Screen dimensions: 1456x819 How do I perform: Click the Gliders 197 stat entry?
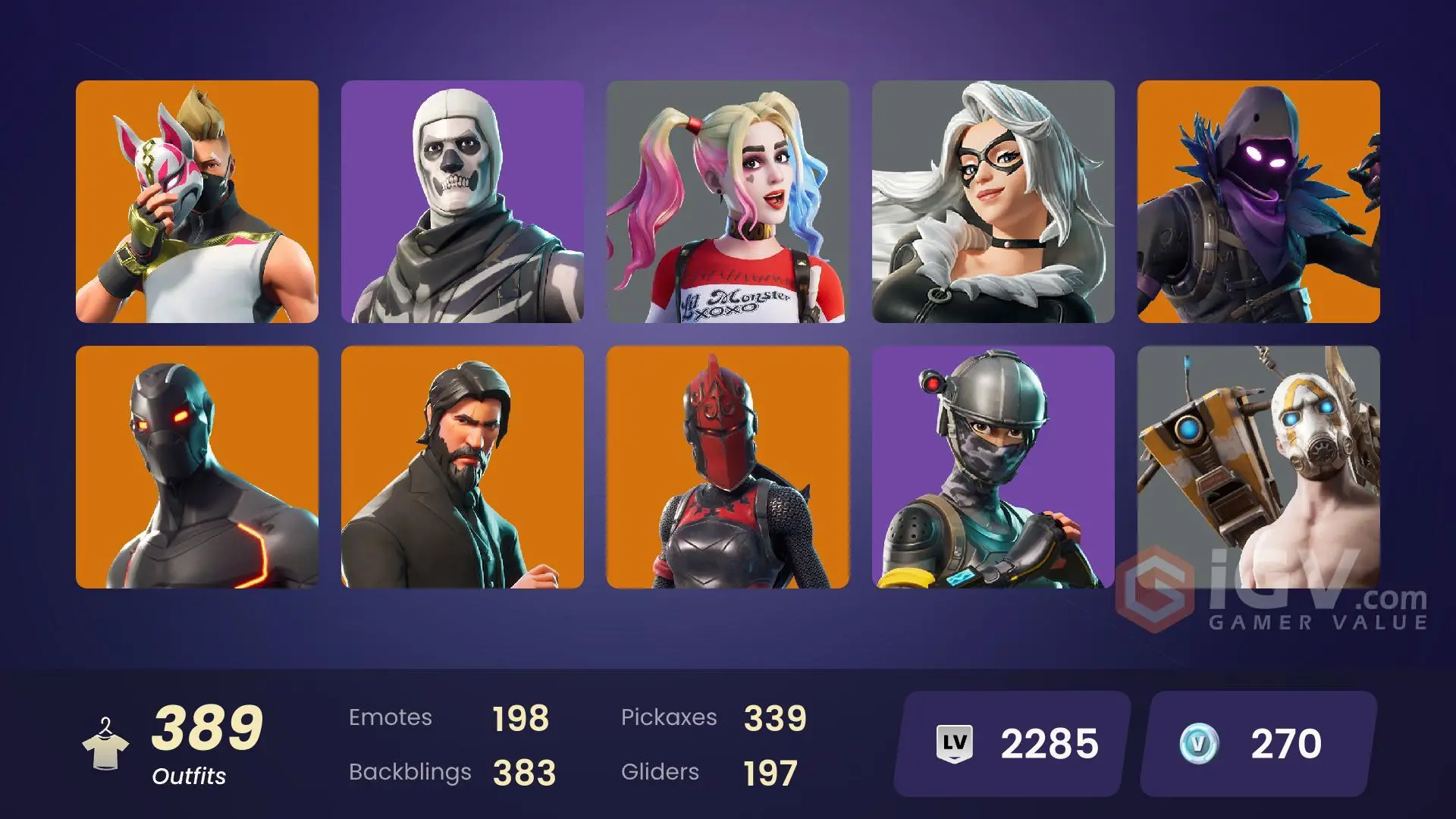[x=709, y=772]
